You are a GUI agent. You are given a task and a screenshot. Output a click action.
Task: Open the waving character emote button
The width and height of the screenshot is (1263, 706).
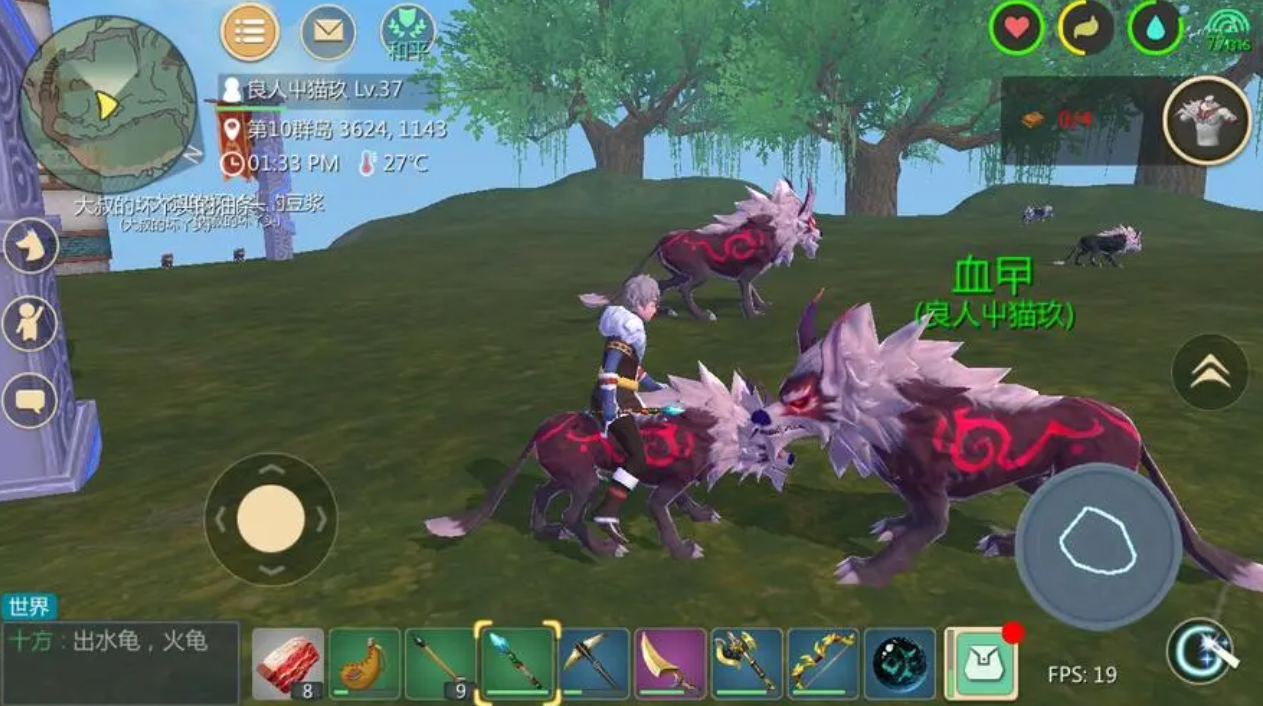[30, 323]
